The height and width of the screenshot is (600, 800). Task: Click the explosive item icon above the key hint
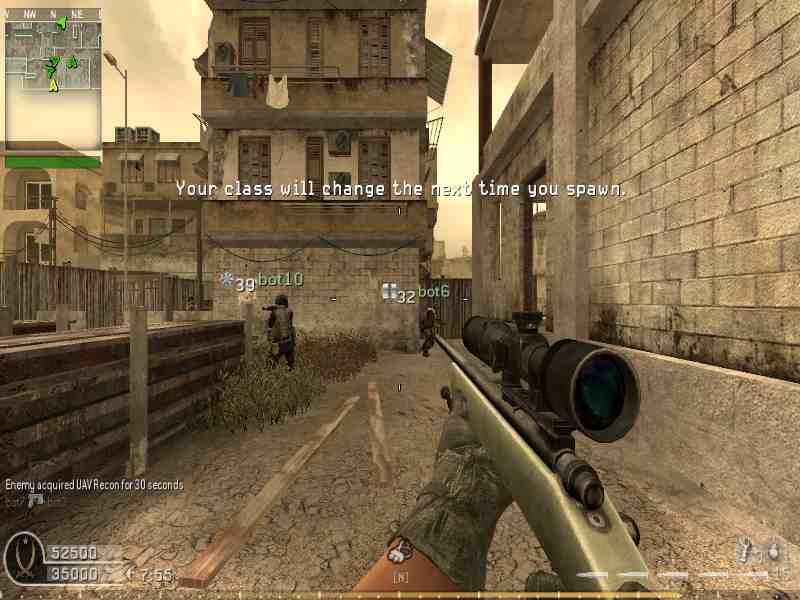(401, 550)
